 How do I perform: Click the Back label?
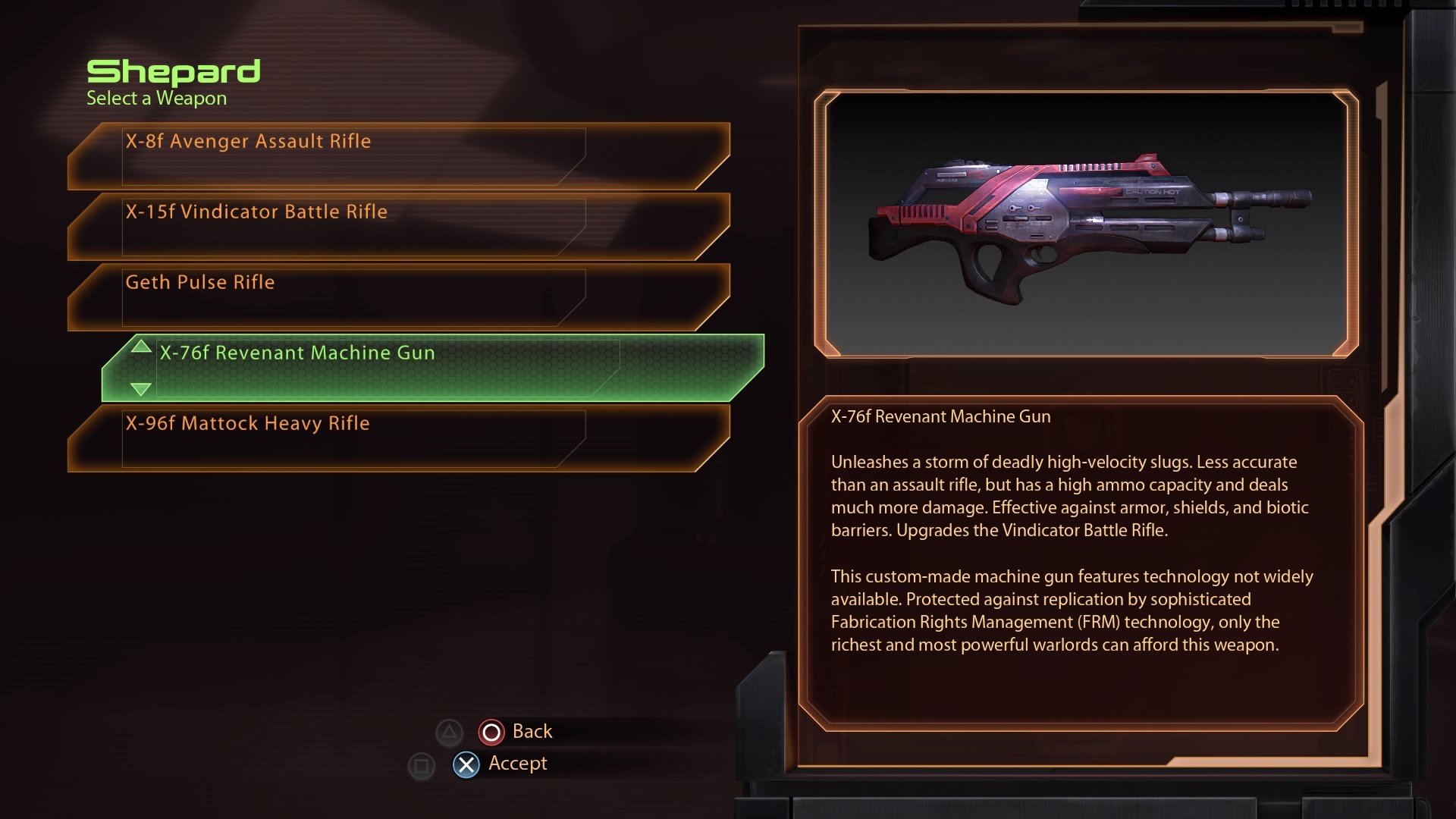coord(532,731)
